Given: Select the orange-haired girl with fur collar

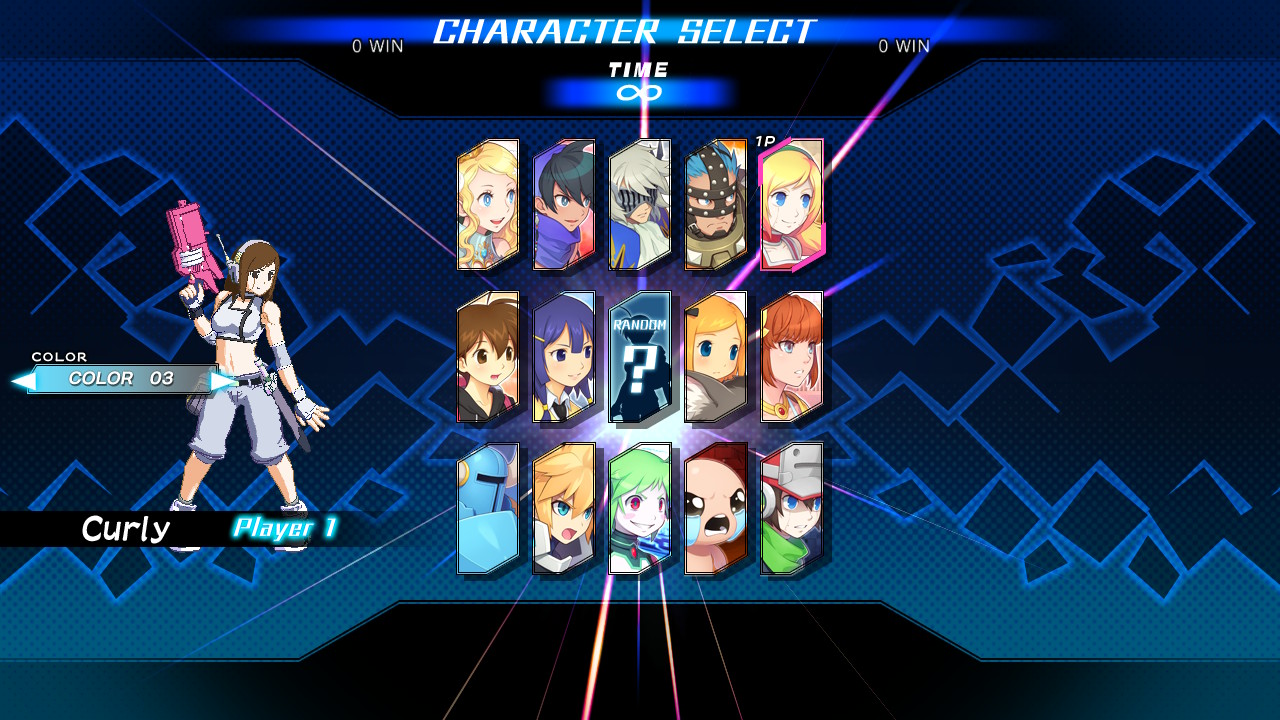Looking at the screenshot, I should coord(716,357).
